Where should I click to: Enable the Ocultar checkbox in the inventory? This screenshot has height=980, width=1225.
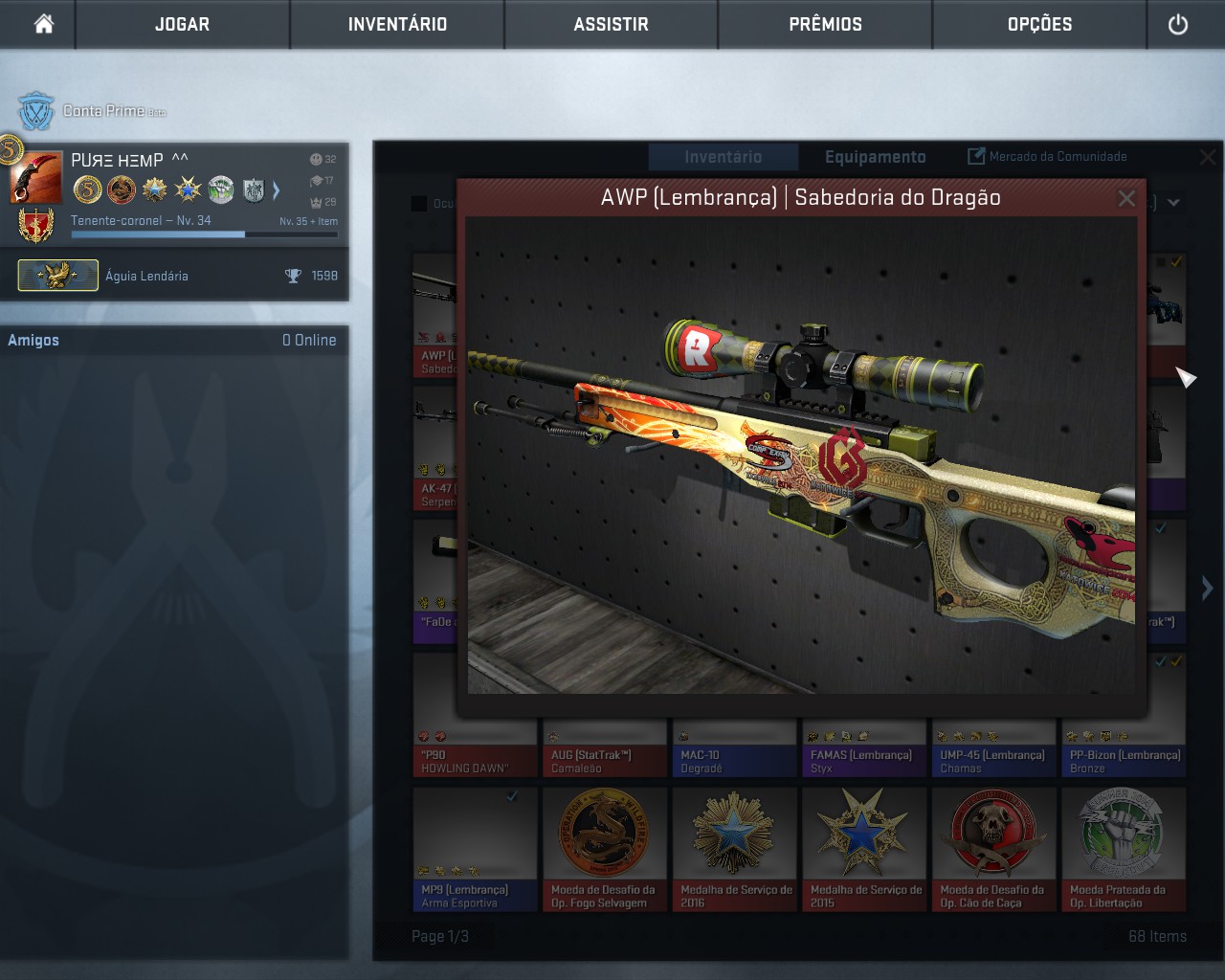coord(418,203)
